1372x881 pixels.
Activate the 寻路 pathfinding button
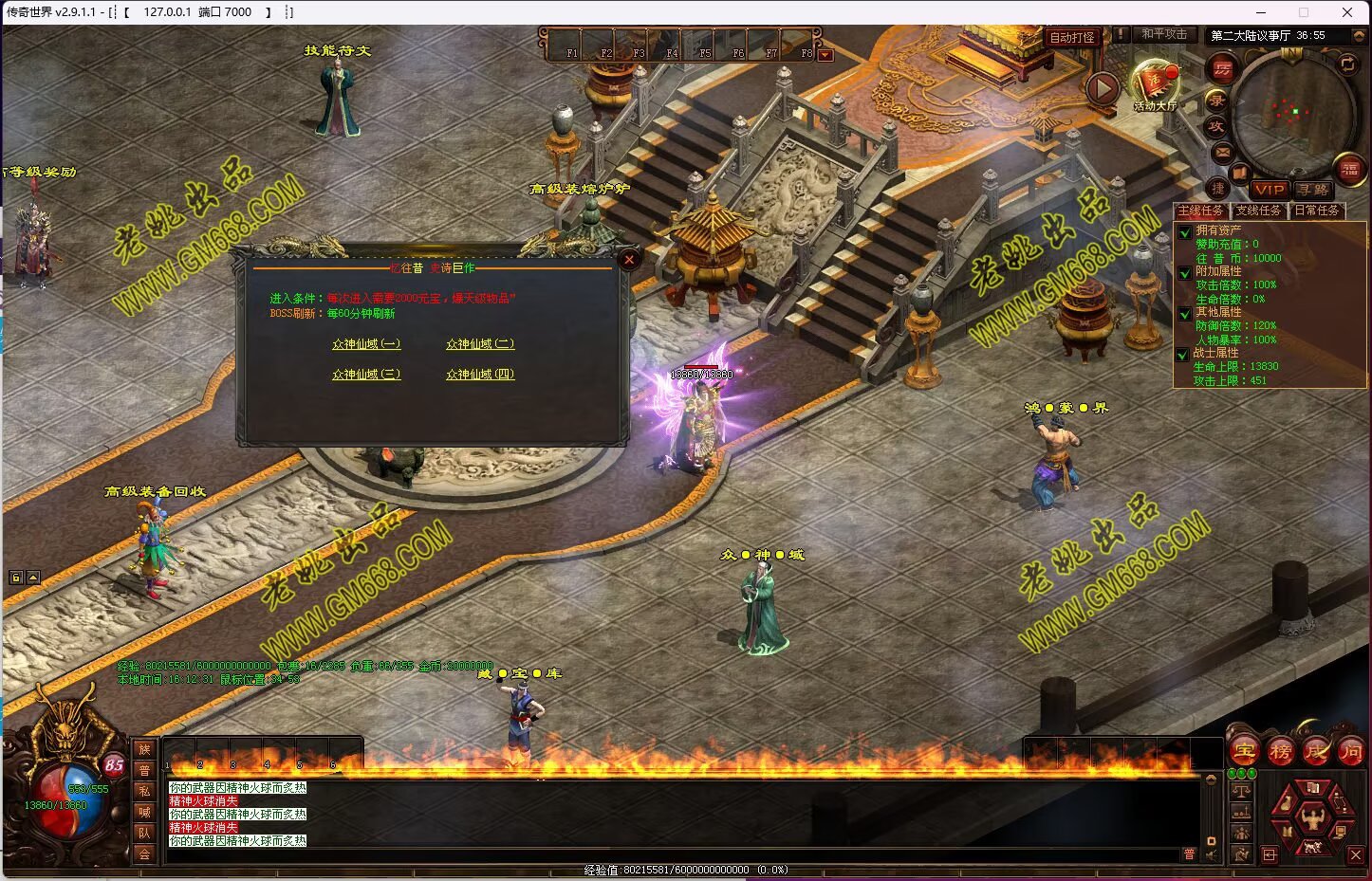pos(1313,190)
